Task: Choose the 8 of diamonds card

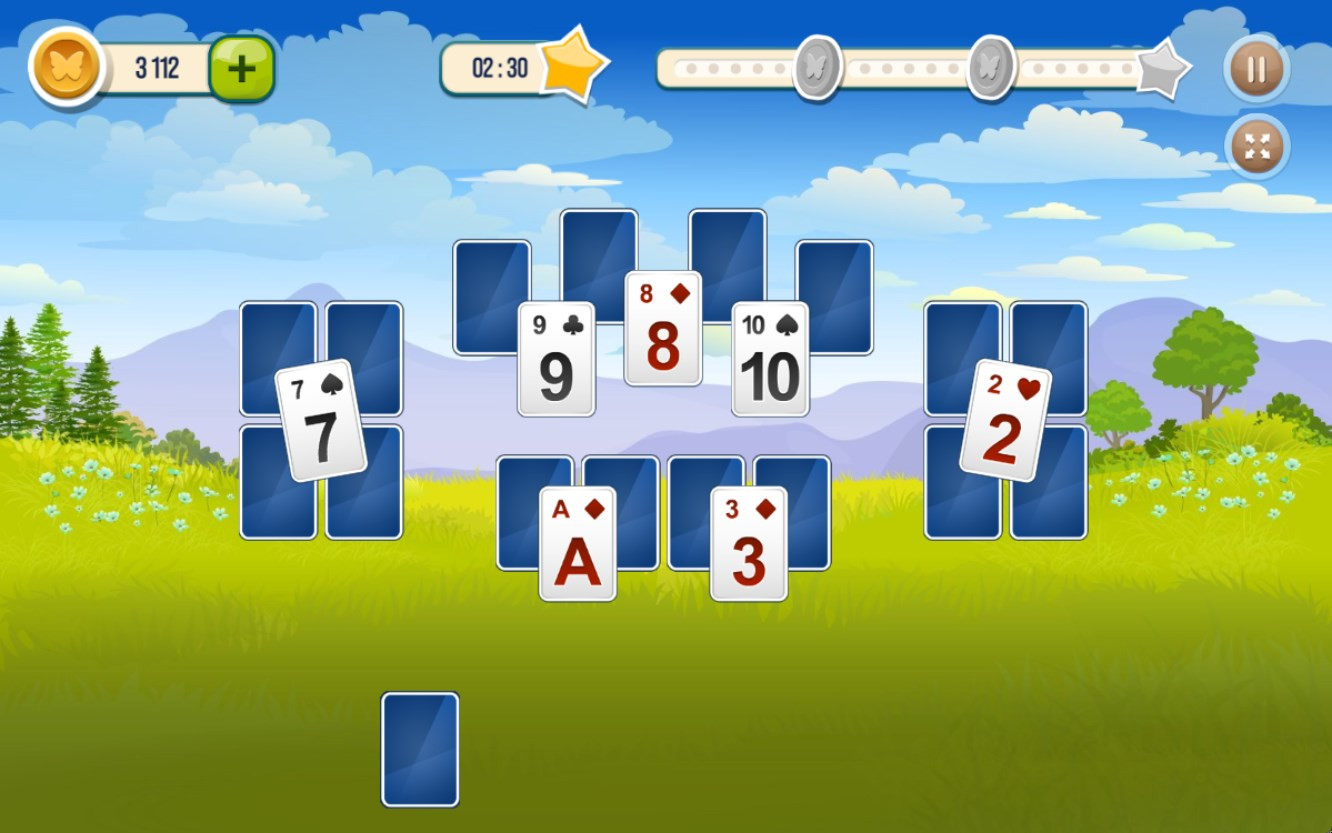Action: coord(663,329)
